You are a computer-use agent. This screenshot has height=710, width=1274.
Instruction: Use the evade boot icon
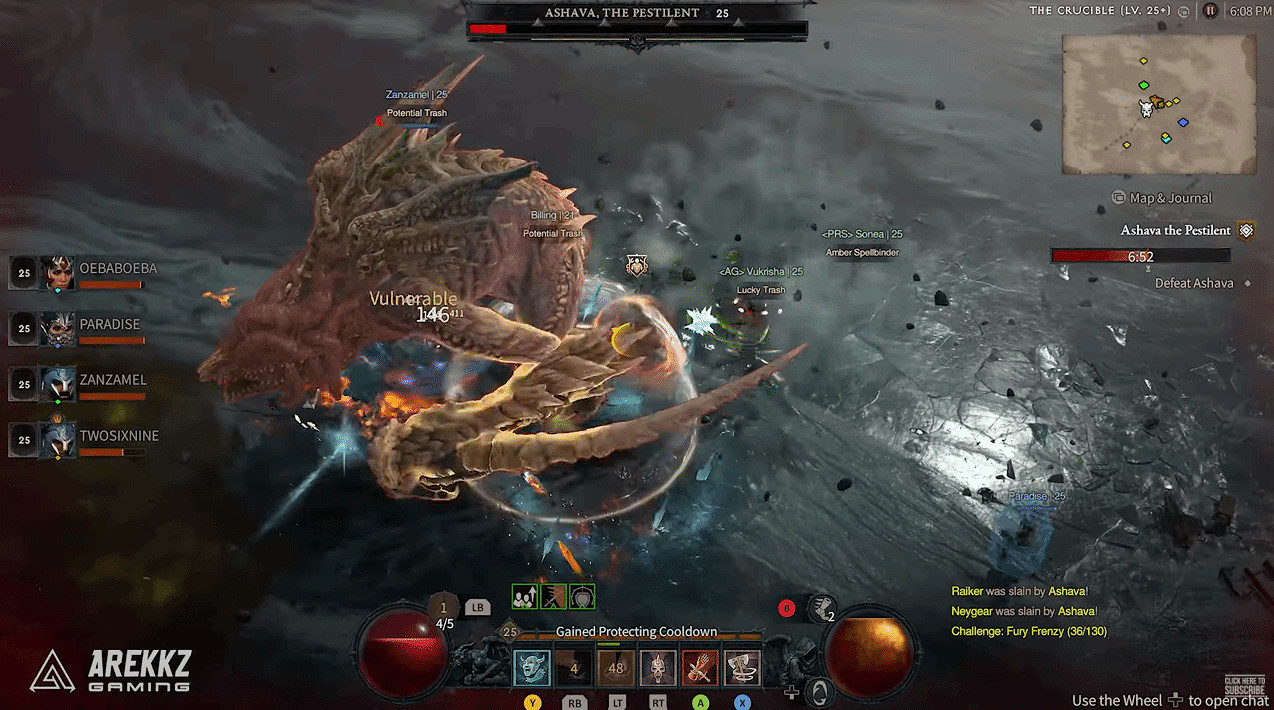pos(822,606)
